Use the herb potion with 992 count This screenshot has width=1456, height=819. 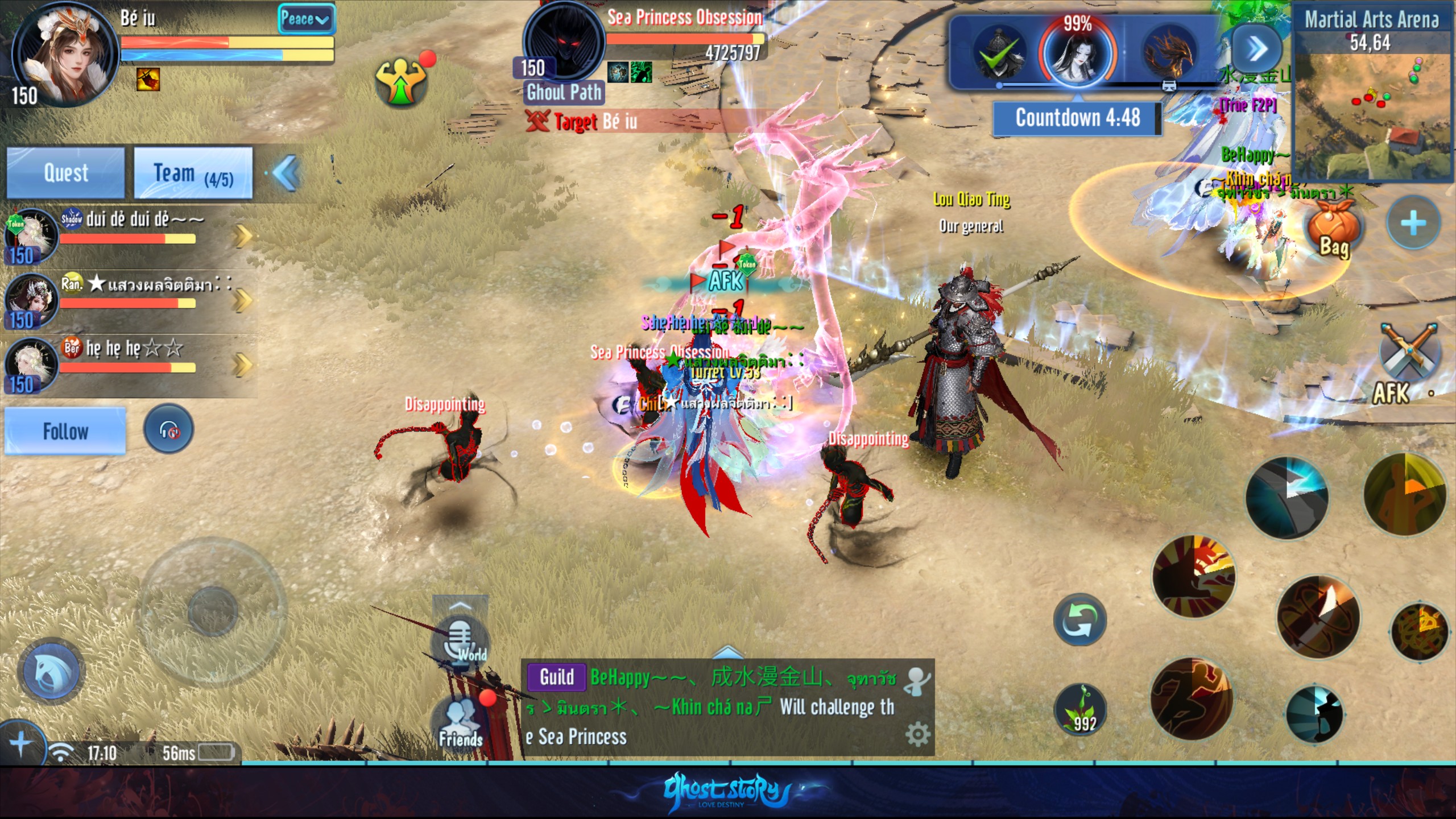(1081, 711)
